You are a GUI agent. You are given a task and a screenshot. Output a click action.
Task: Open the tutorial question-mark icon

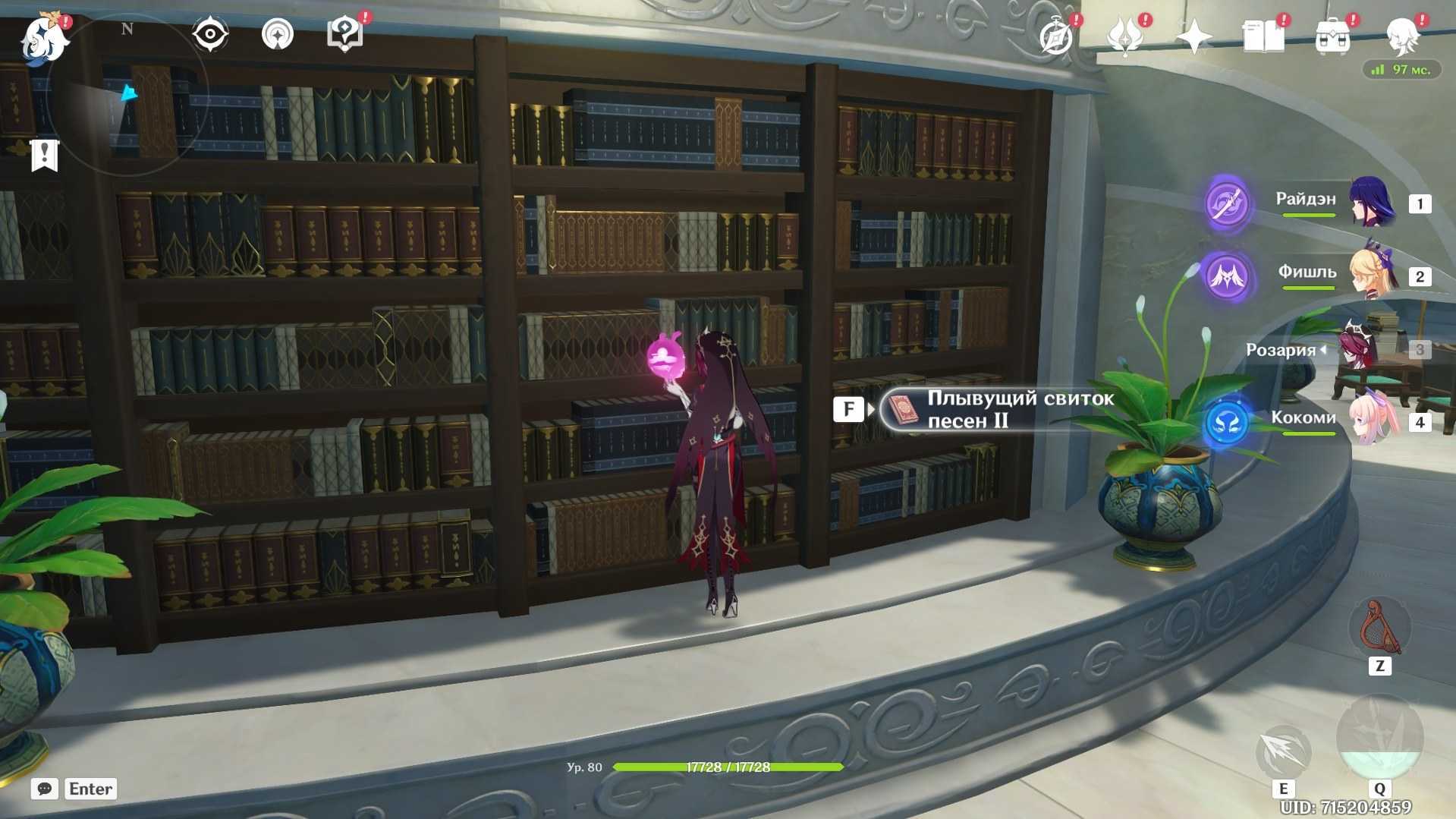click(344, 34)
